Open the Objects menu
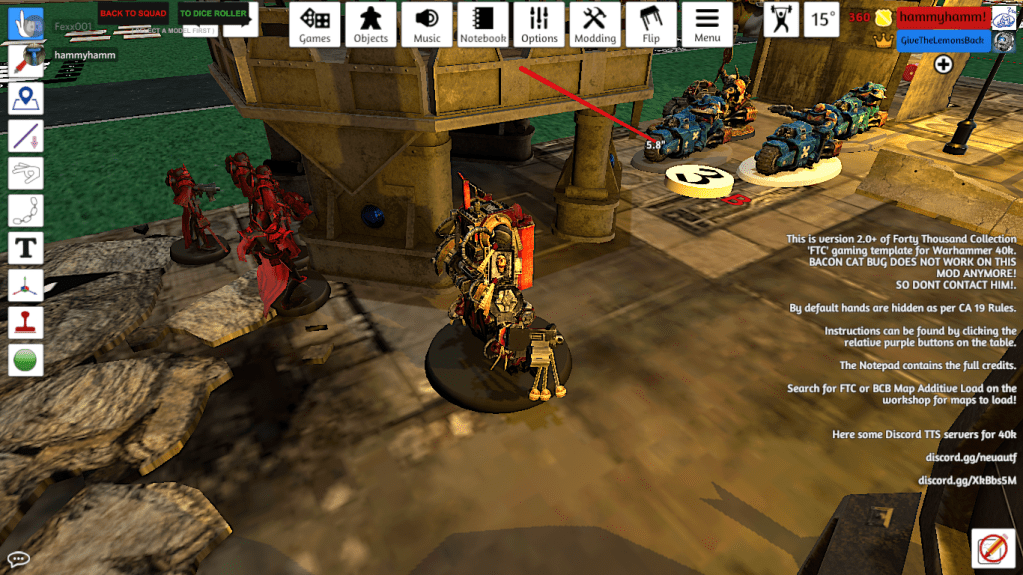This screenshot has height=575, width=1023. (x=371, y=24)
